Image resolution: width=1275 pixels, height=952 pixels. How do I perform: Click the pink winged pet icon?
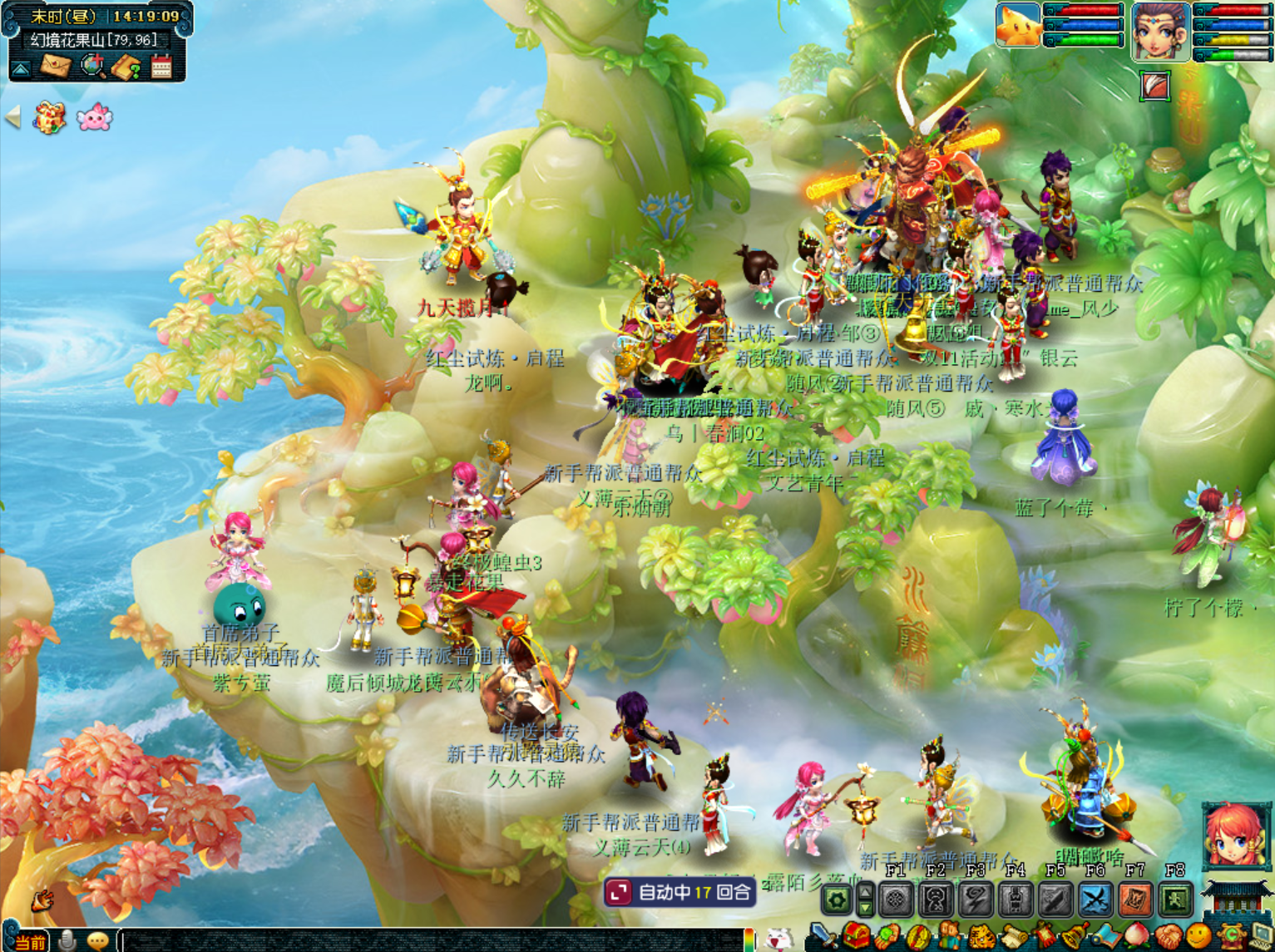[94, 118]
